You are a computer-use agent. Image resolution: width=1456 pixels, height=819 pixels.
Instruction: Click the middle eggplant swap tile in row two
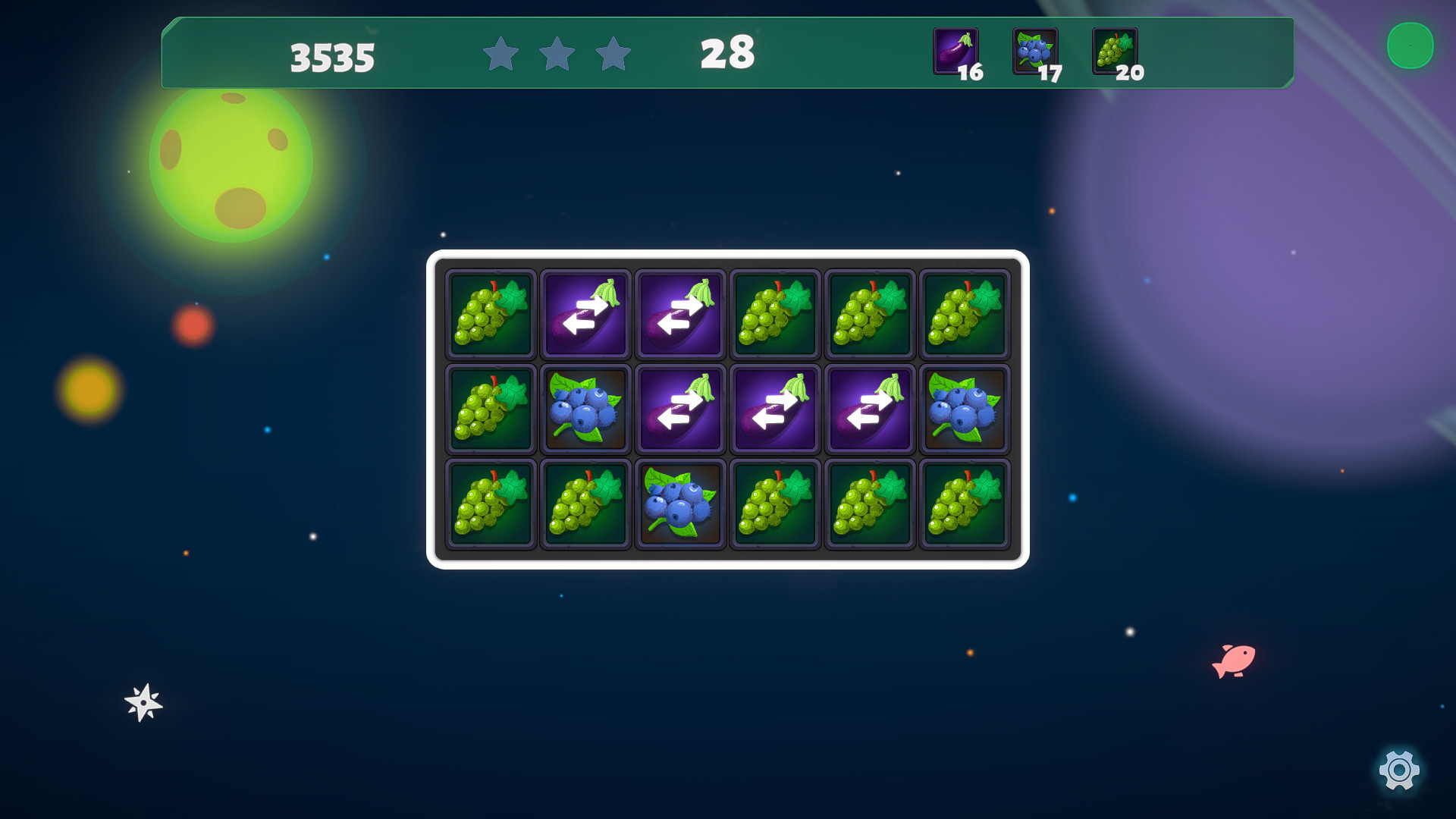pos(775,408)
